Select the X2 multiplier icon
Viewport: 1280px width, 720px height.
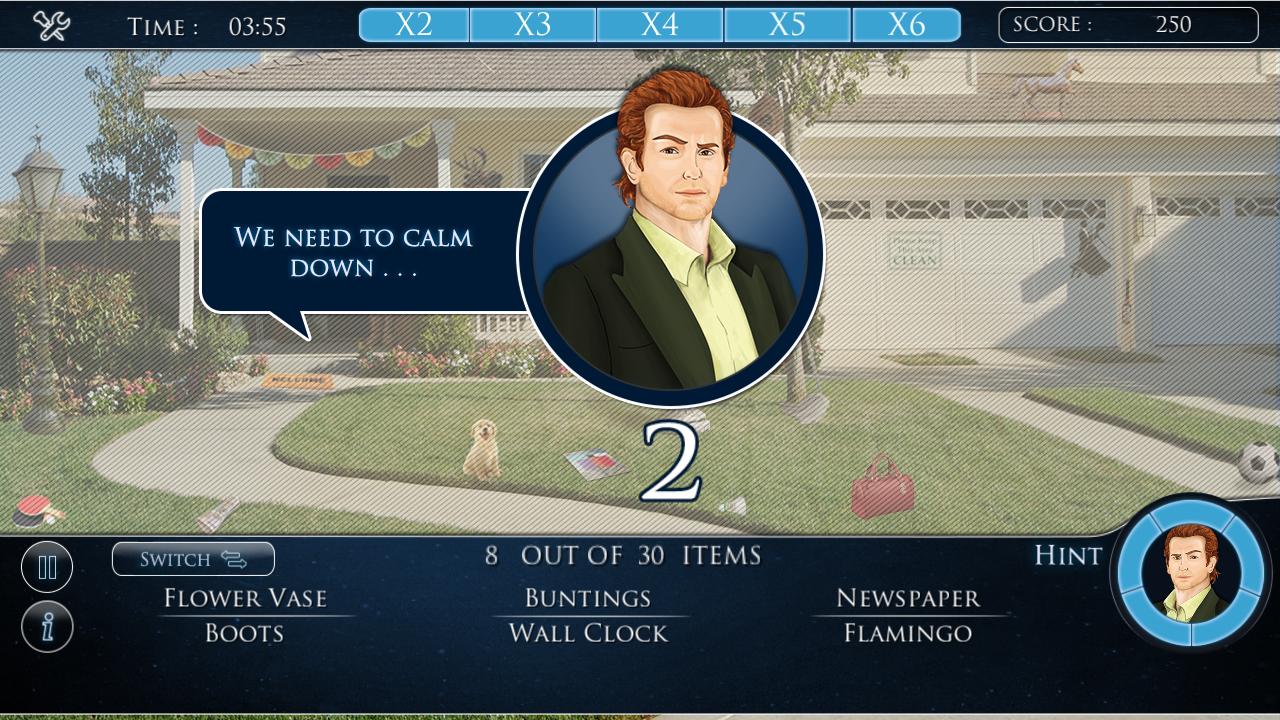point(413,24)
